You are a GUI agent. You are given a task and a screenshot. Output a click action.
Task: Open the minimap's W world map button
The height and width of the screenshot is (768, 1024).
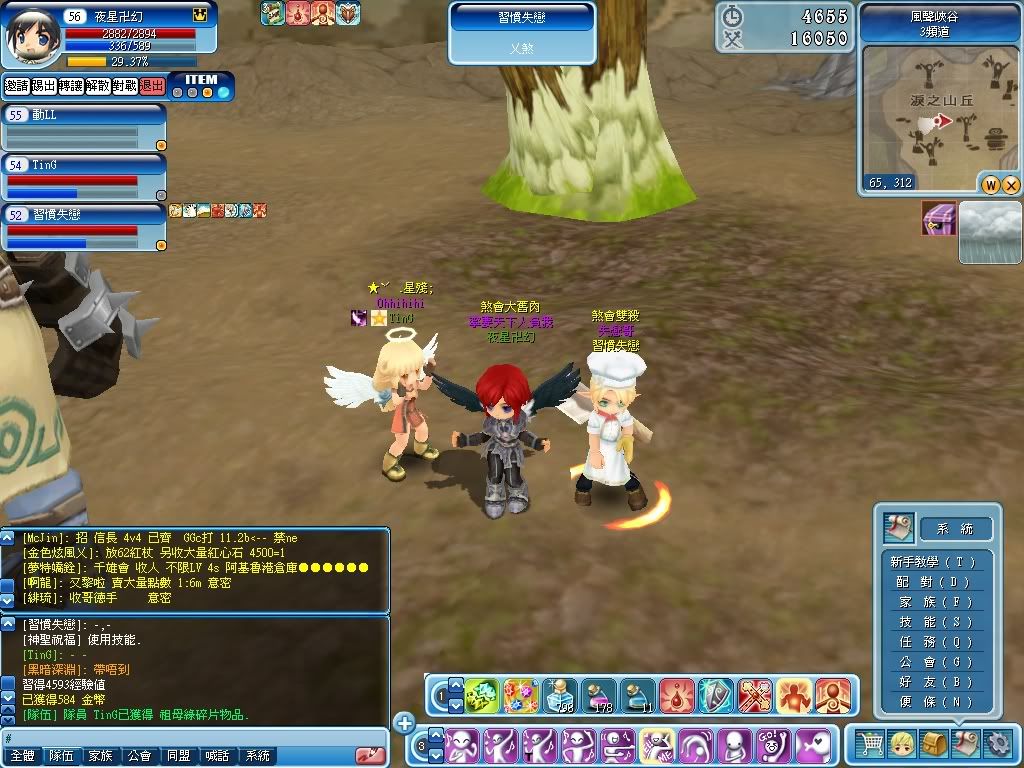click(x=991, y=185)
